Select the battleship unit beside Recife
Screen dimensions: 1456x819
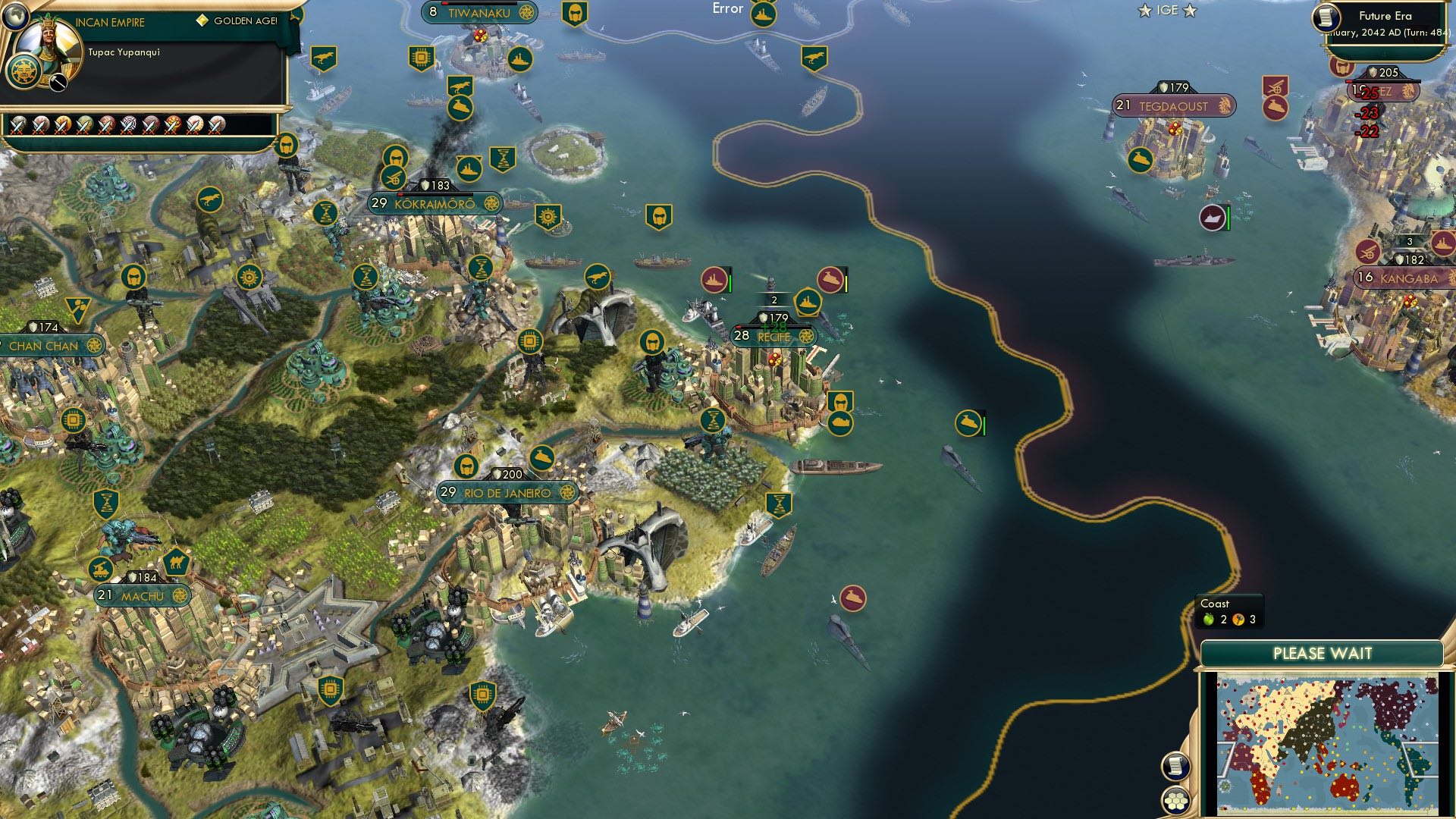click(808, 302)
